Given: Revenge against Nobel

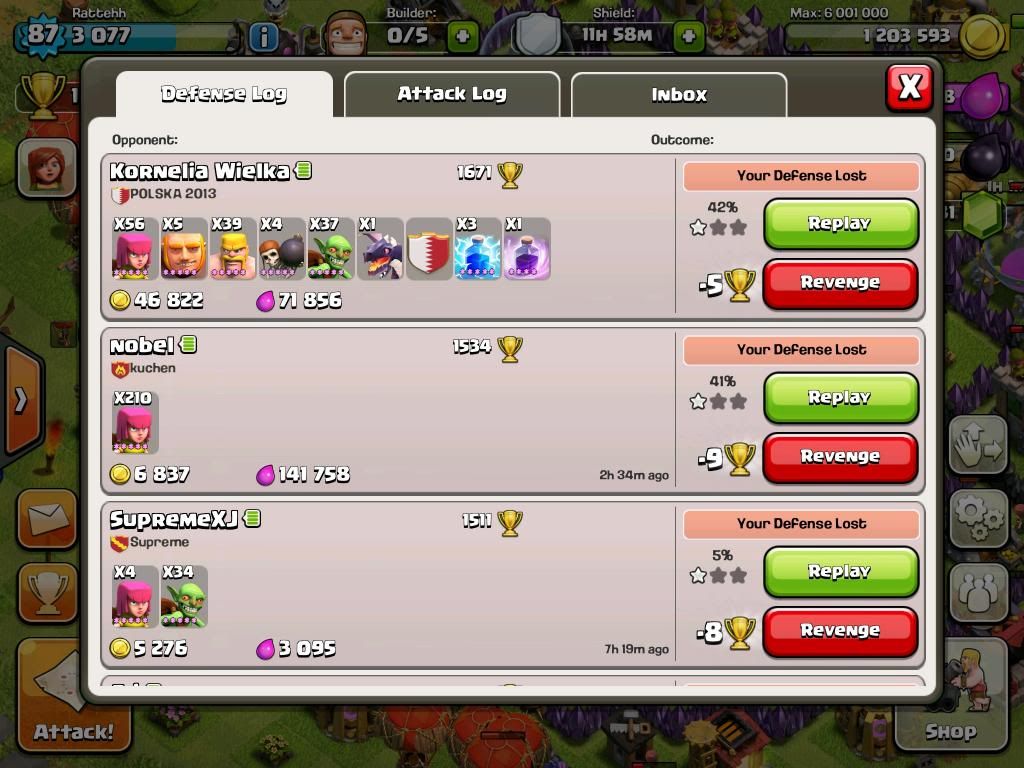Looking at the screenshot, I should pyautogui.click(x=840, y=457).
